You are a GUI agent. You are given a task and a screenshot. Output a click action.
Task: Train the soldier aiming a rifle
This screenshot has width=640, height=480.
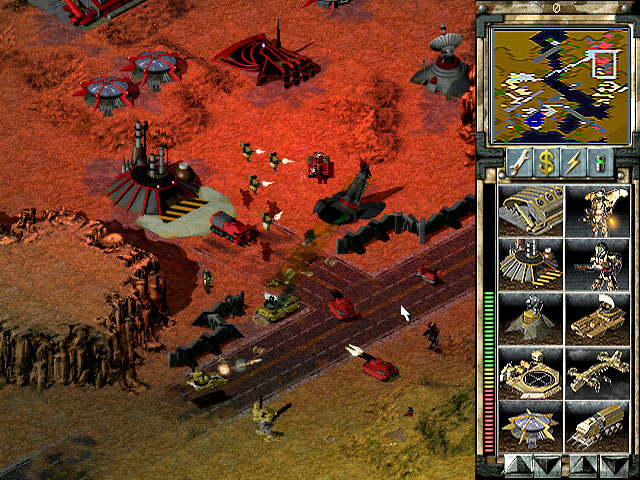(x=596, y=263)
